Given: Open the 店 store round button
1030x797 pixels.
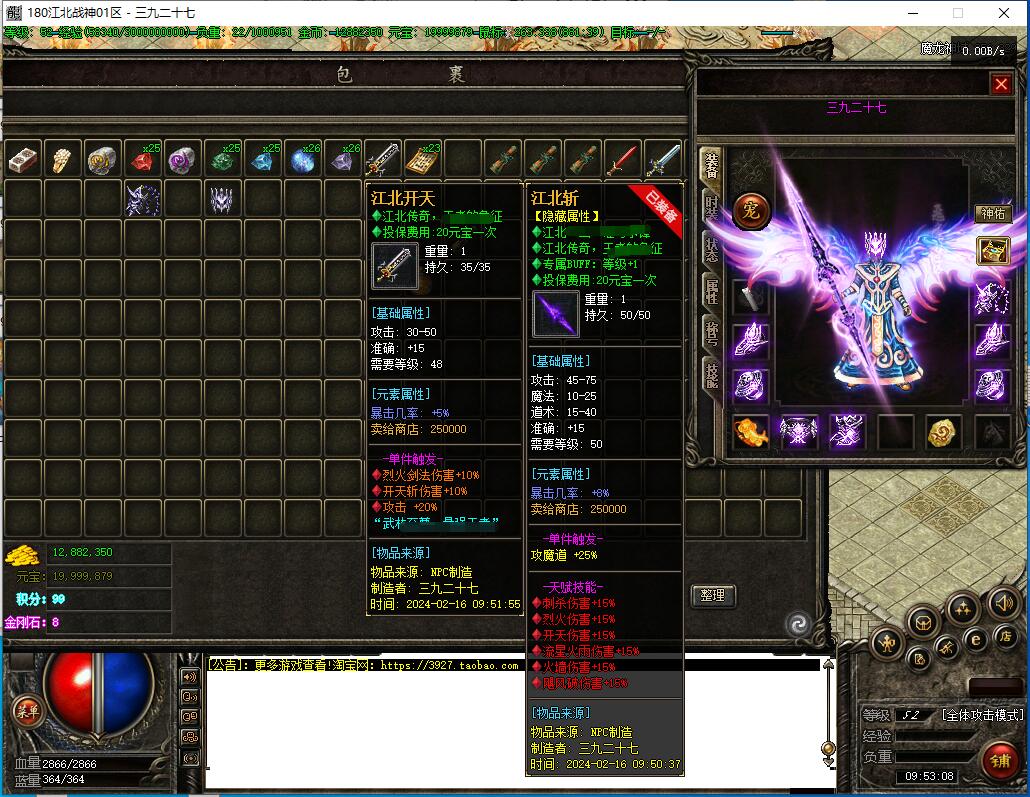Looking at the screenshot, I should pyautogui.click(x=1005, y=636).
